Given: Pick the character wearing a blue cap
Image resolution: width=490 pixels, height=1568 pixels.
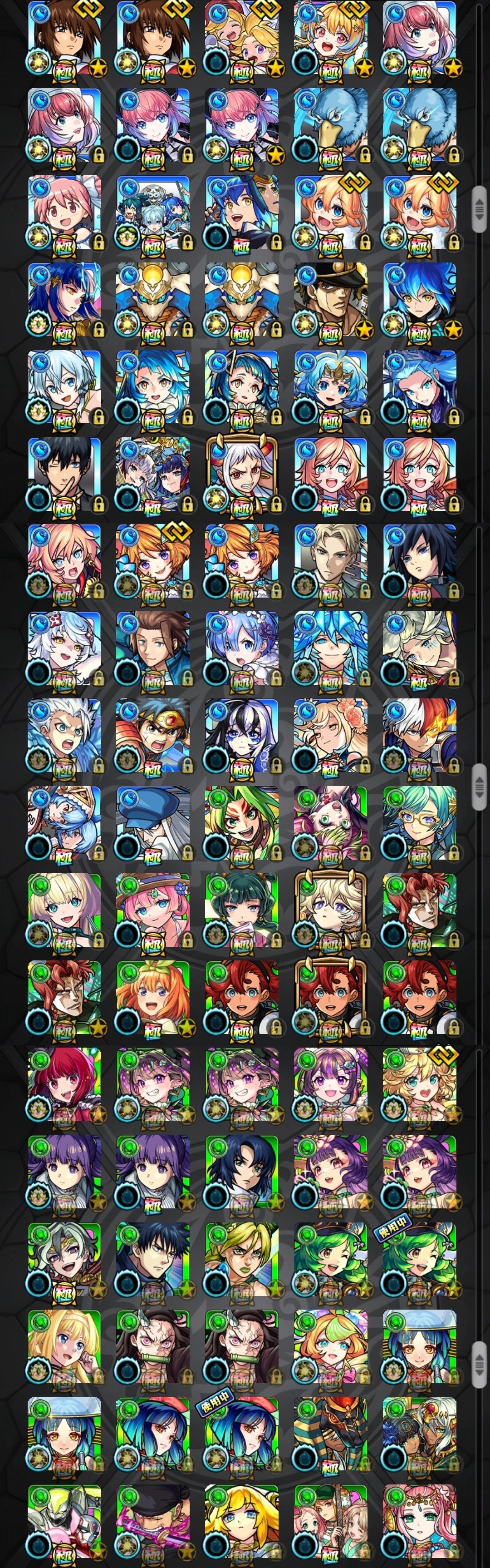Looking at the screenshot, I should [x=152, y=823].
